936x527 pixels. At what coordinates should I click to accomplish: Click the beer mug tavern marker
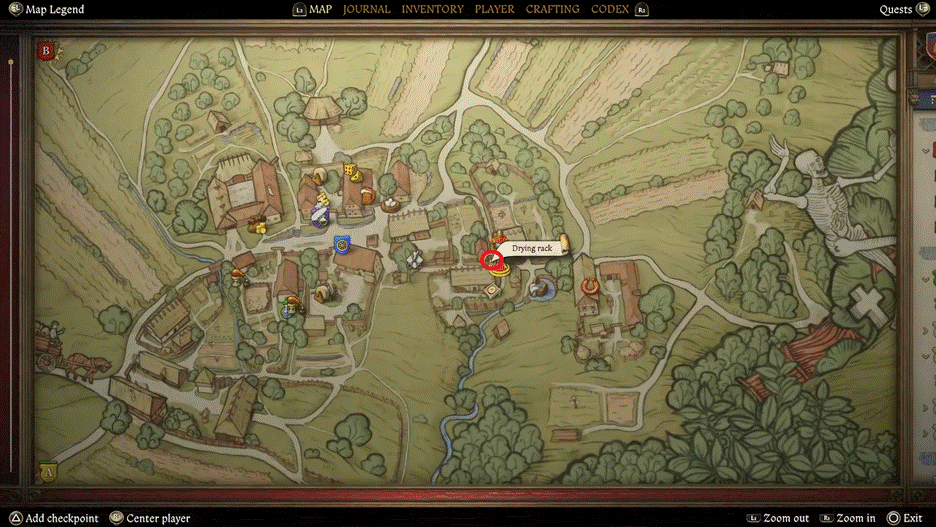tap(368, 197)
